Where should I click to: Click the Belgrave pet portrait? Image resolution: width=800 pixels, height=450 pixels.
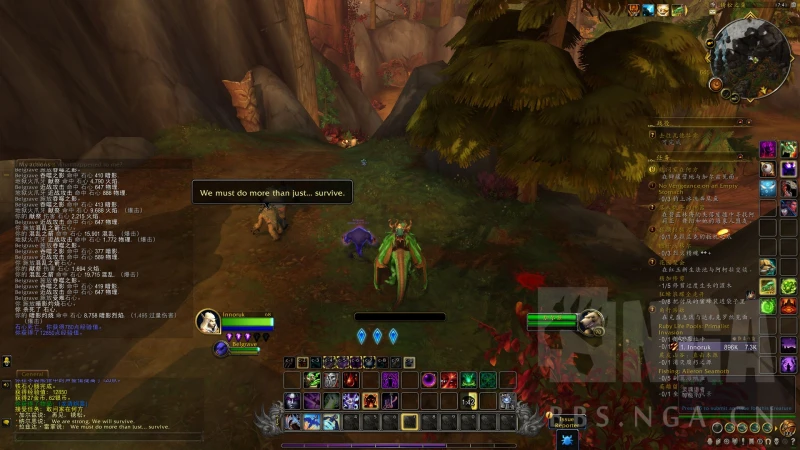(222, 348)
